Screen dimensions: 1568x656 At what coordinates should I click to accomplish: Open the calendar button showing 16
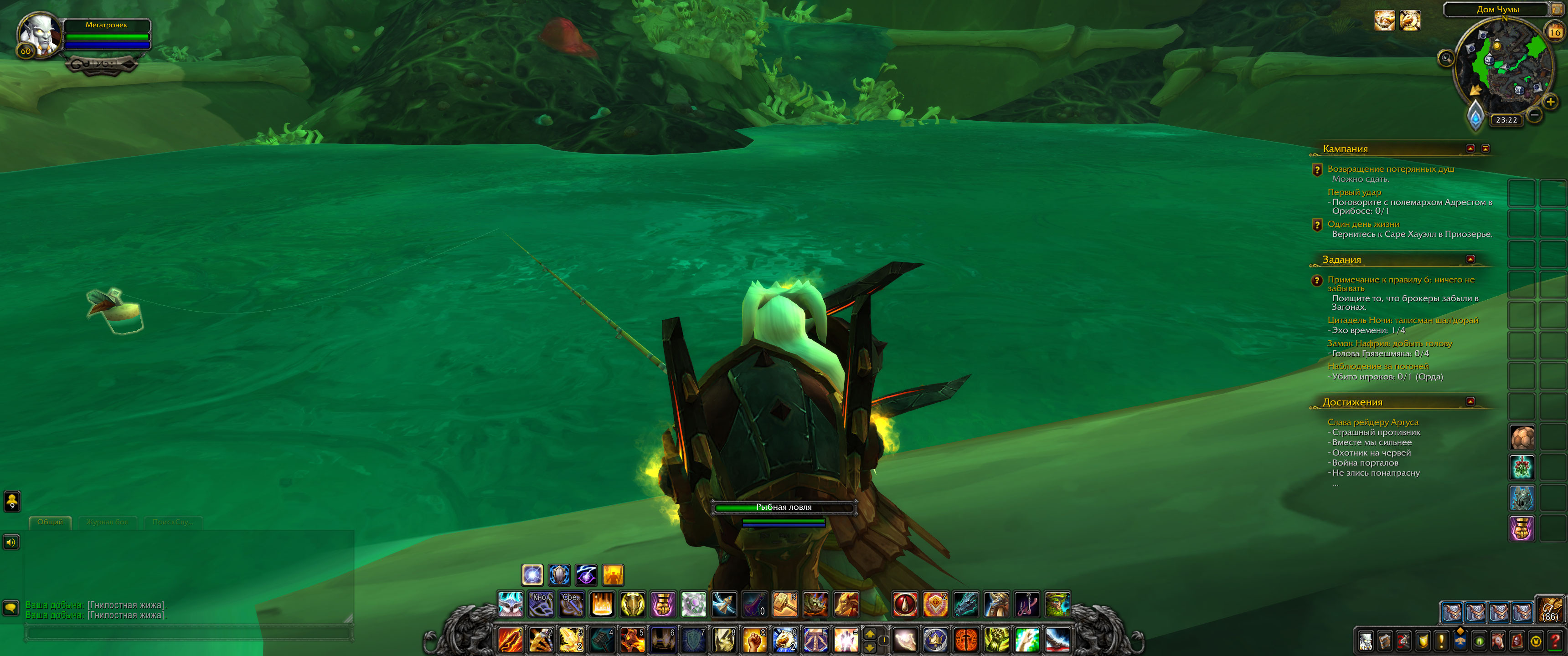click(x=1555, y=32)
